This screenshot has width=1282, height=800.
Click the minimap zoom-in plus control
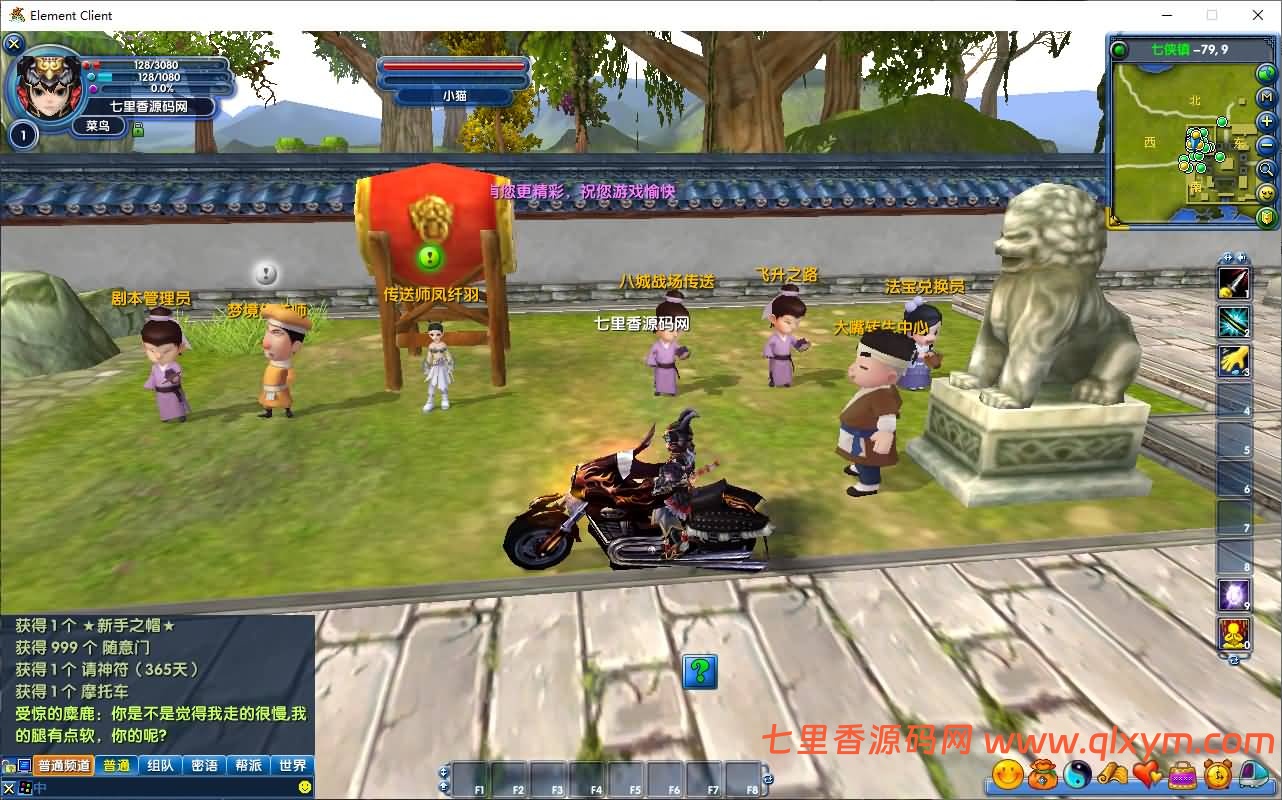pyautogui.click(x=1266, y=121)
